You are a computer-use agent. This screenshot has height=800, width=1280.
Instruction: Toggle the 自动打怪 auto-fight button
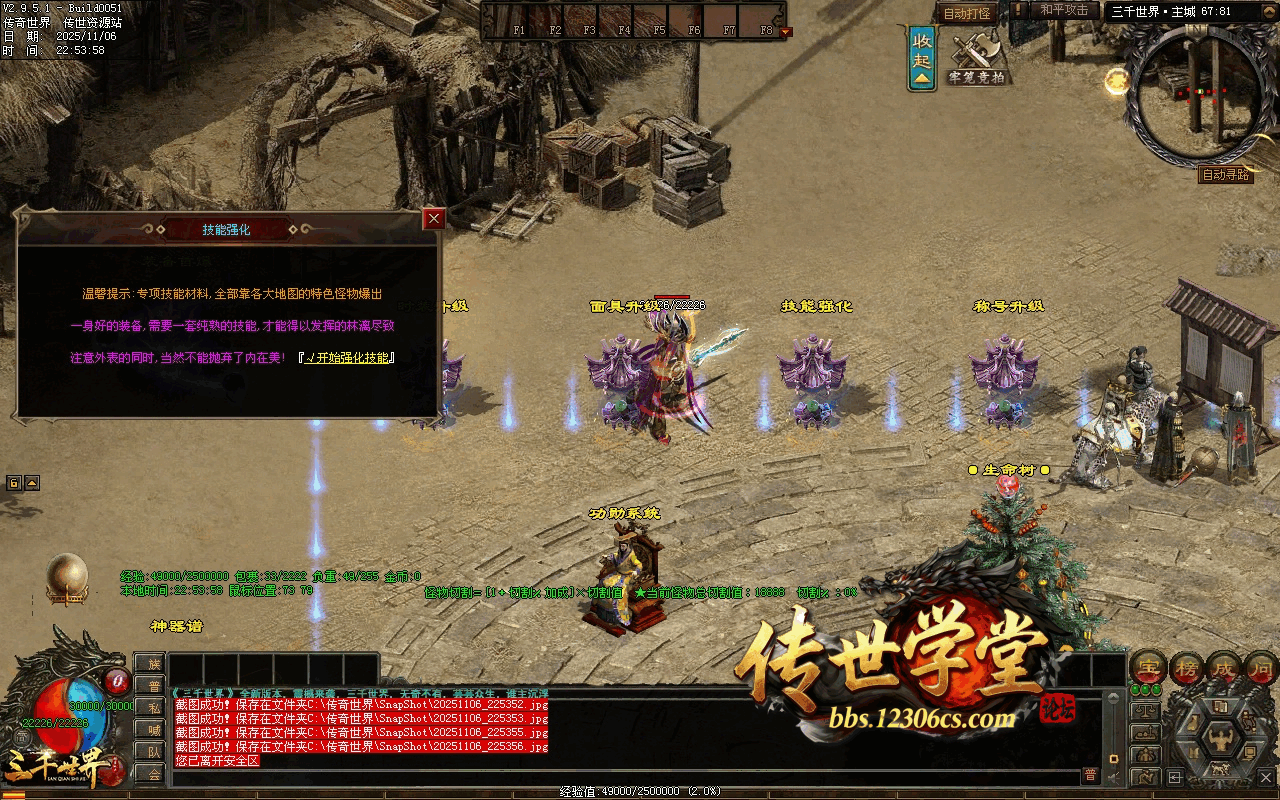[967, 14]
